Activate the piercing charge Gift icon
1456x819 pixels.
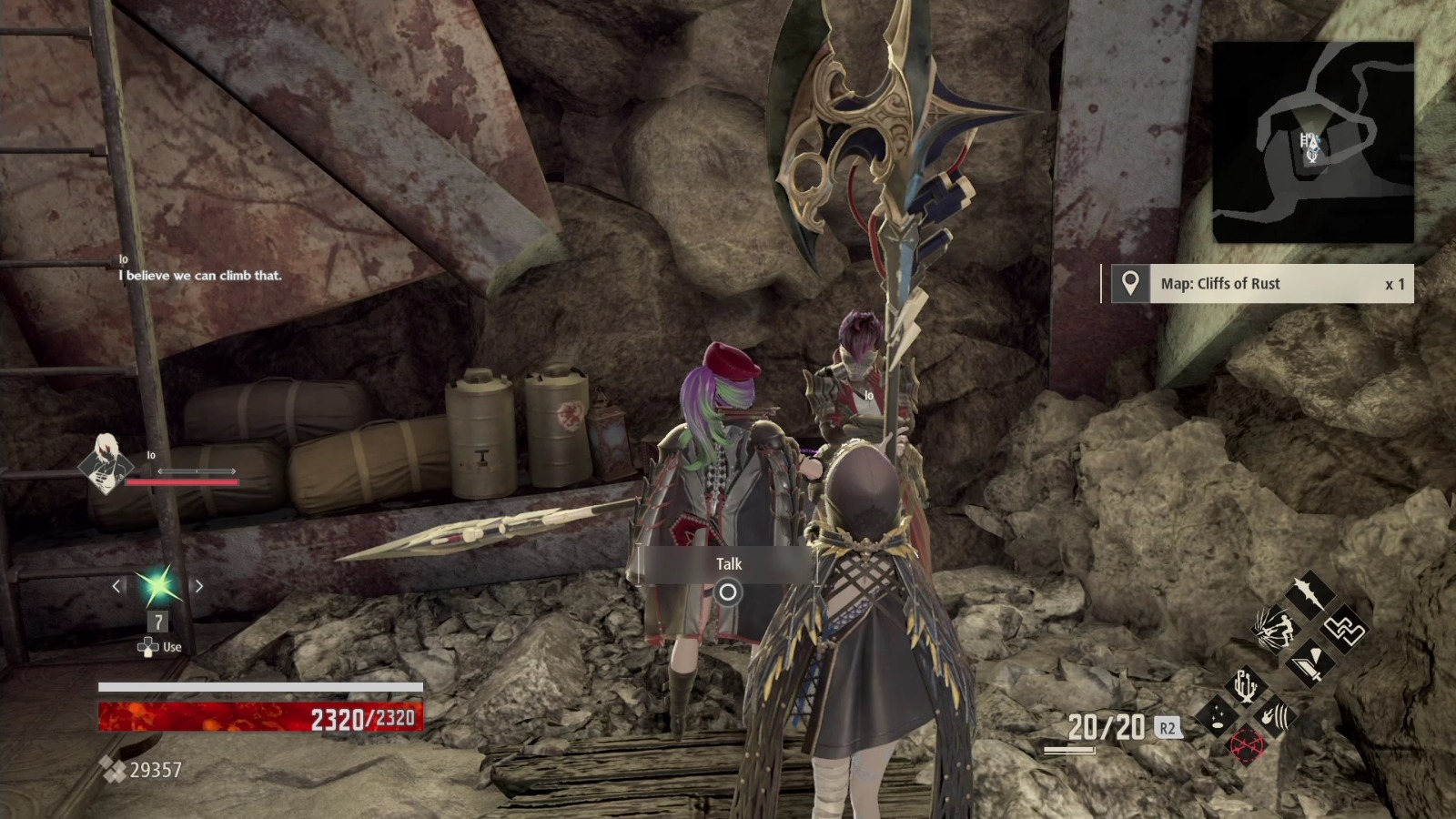pyautogui.click(x=1279, y=628)
